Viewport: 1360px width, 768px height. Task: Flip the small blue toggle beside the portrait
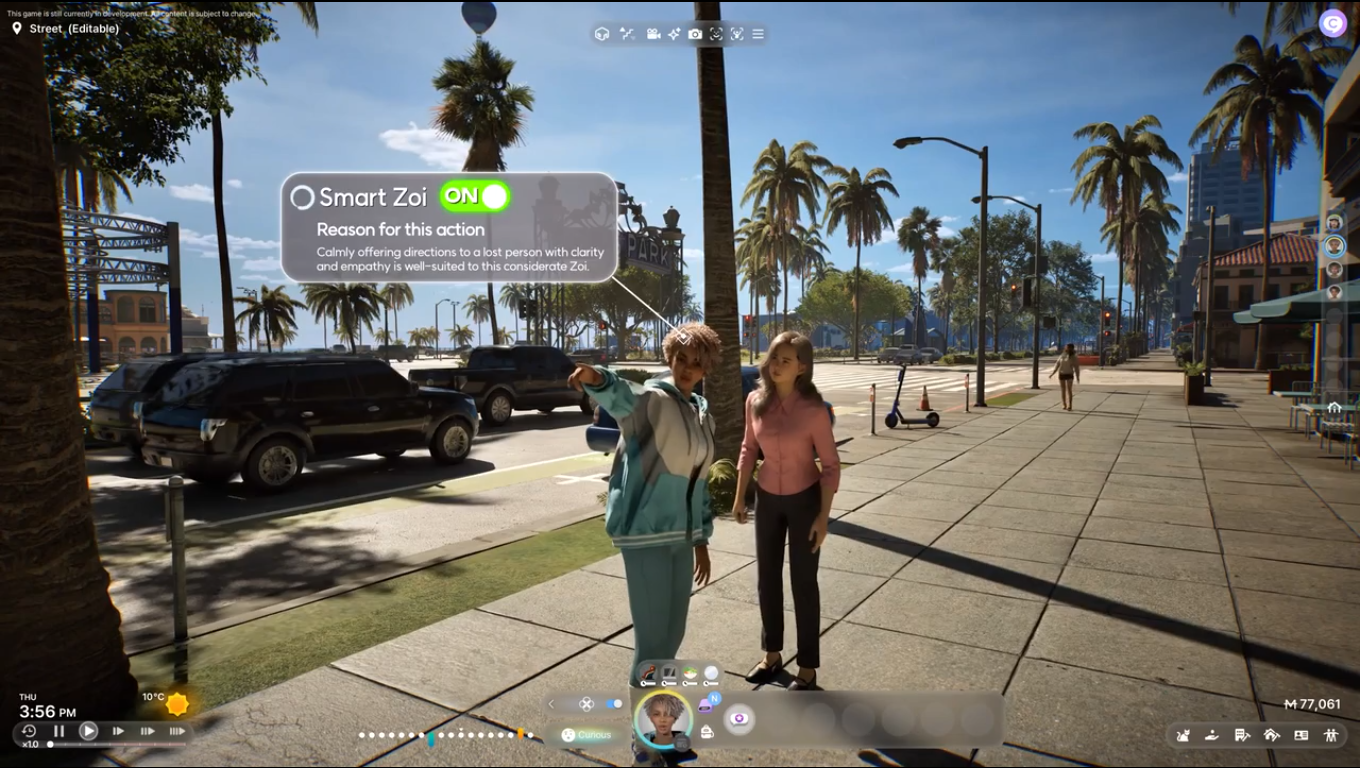click(x=614, y=704)
